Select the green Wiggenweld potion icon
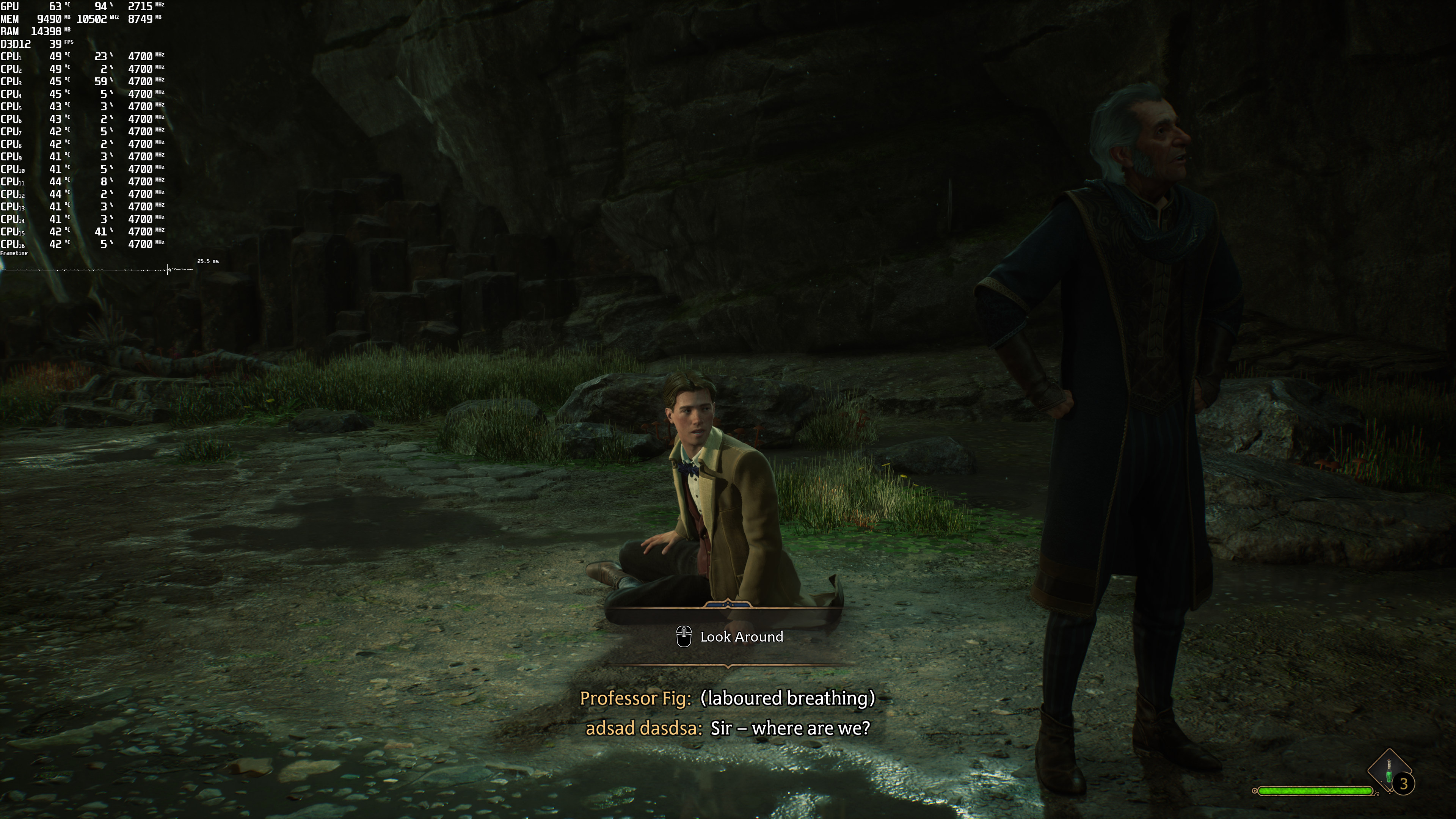The width and height of the screenshot is (1456, 819). 1389,772
